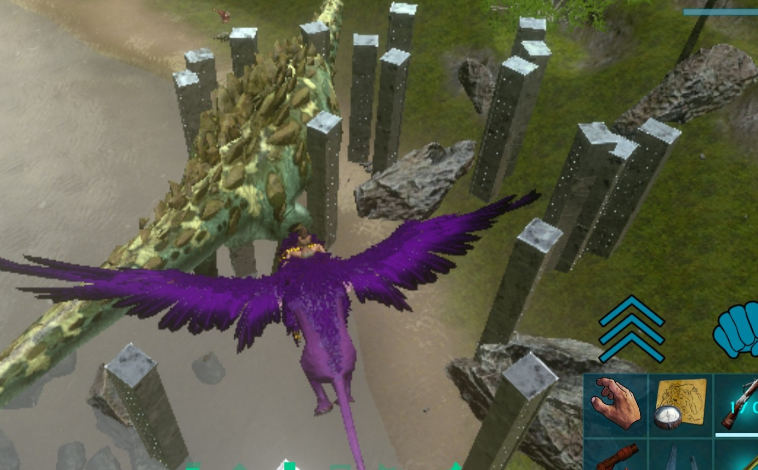The height and width of the screenshot is (470, 758).
Task: Hit the blue fist attack button
Action: click(737, 331)
